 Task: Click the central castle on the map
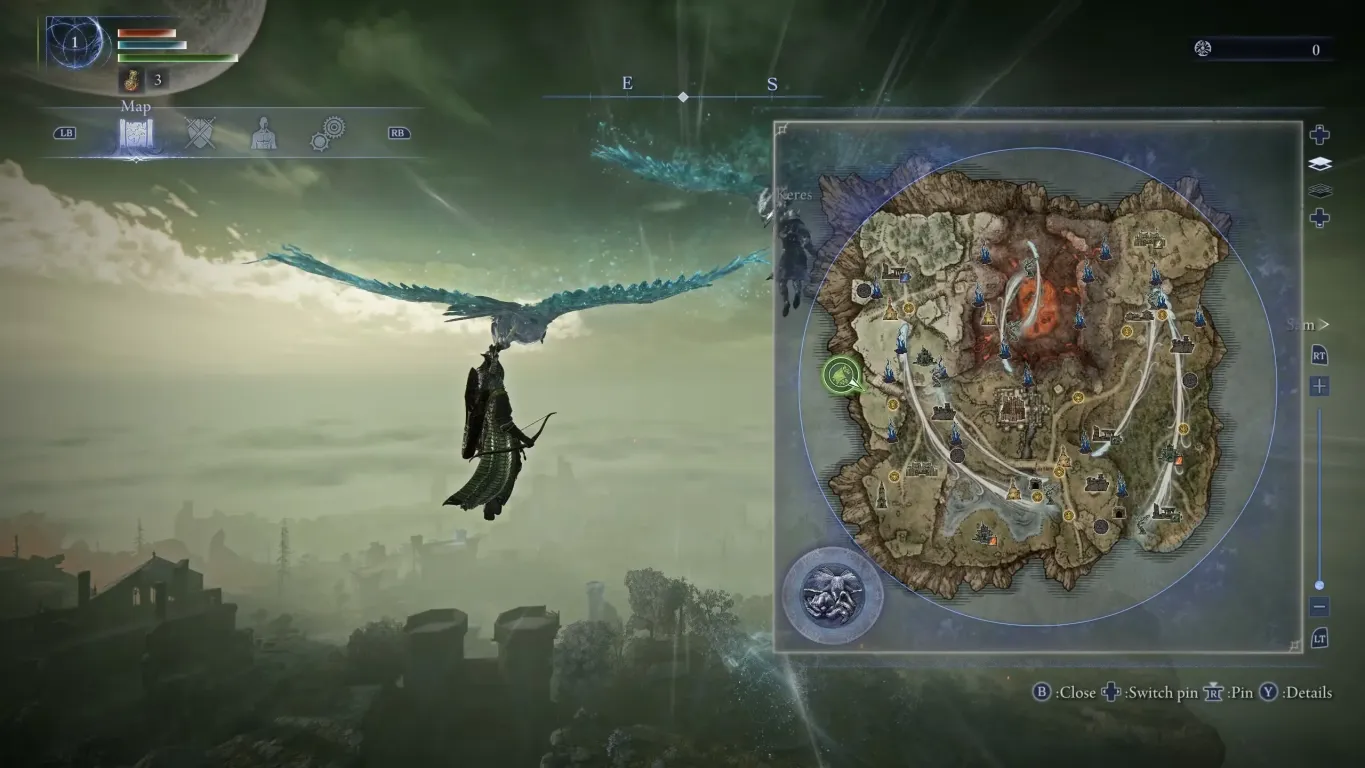[1020, 412]
